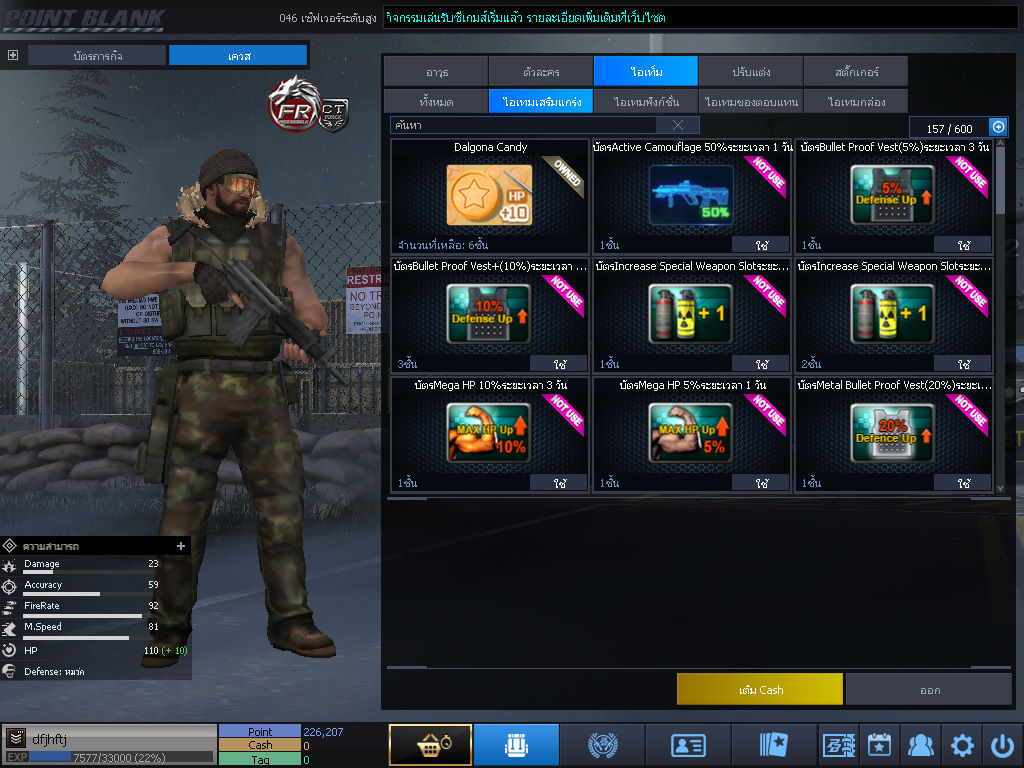Switch to the ไอเทมกล่อง (box items) sub-tab
This screenshot has height=768, width=1024.
pos(855,102)
